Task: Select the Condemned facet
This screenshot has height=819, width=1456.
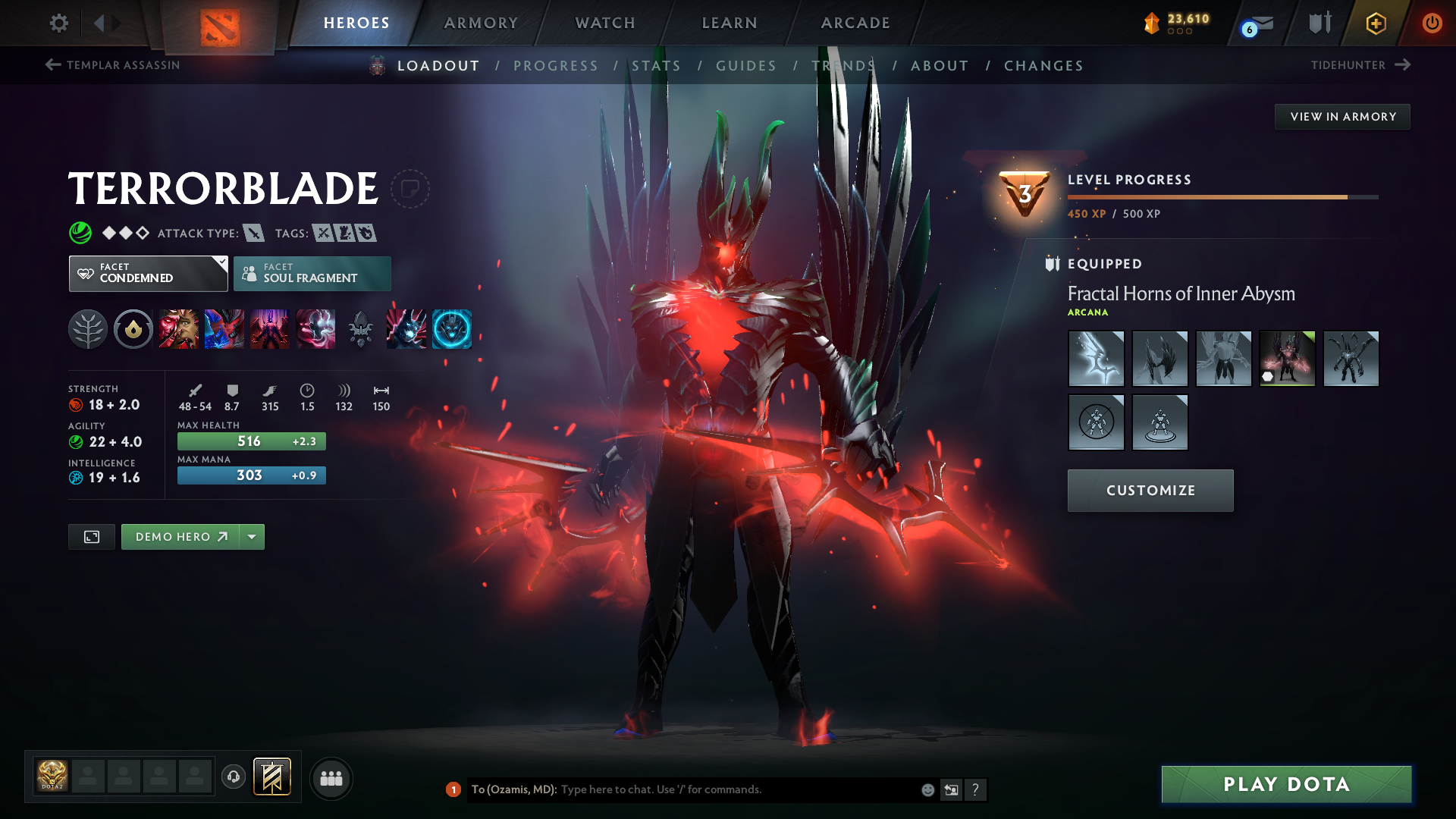Action: coord(148,274)
